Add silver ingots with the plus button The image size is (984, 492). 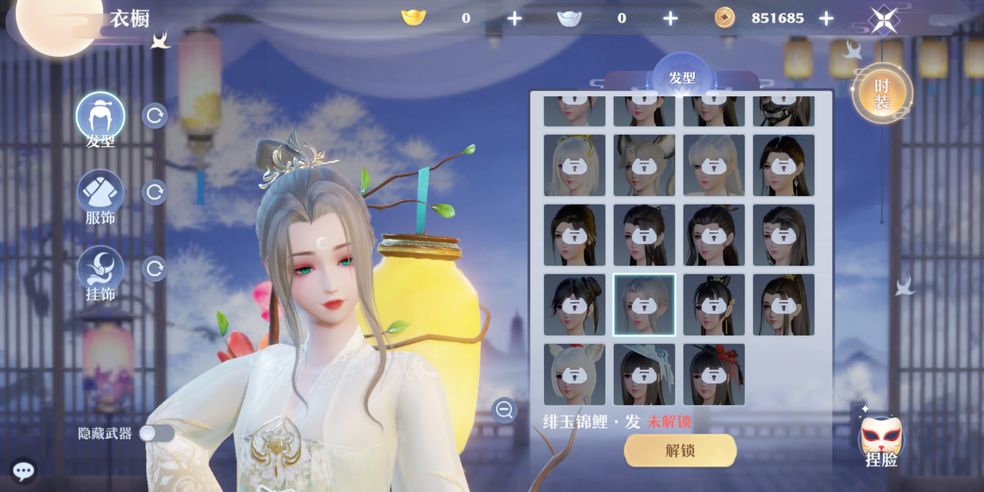click(670, 18)
